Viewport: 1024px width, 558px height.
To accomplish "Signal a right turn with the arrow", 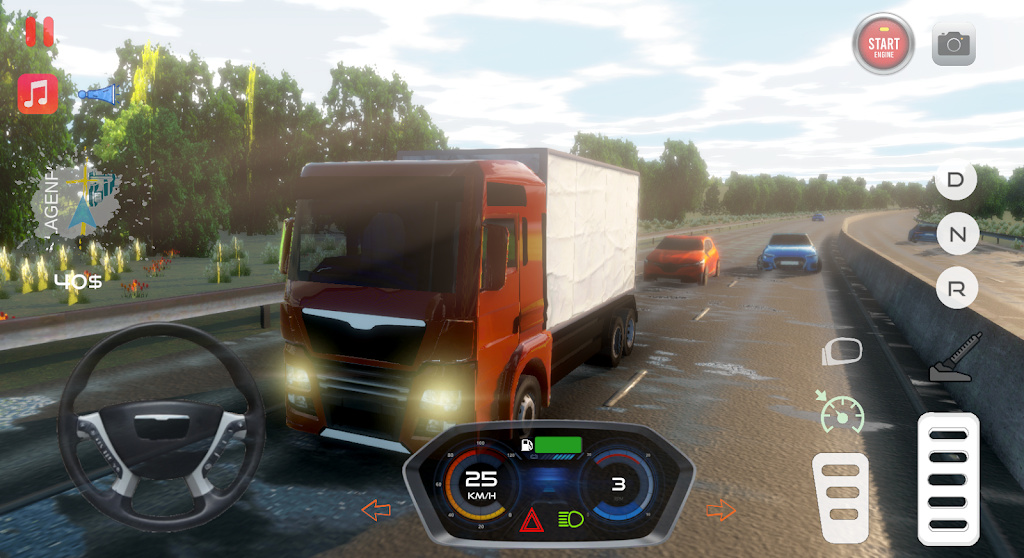I will tap(720, 510).
